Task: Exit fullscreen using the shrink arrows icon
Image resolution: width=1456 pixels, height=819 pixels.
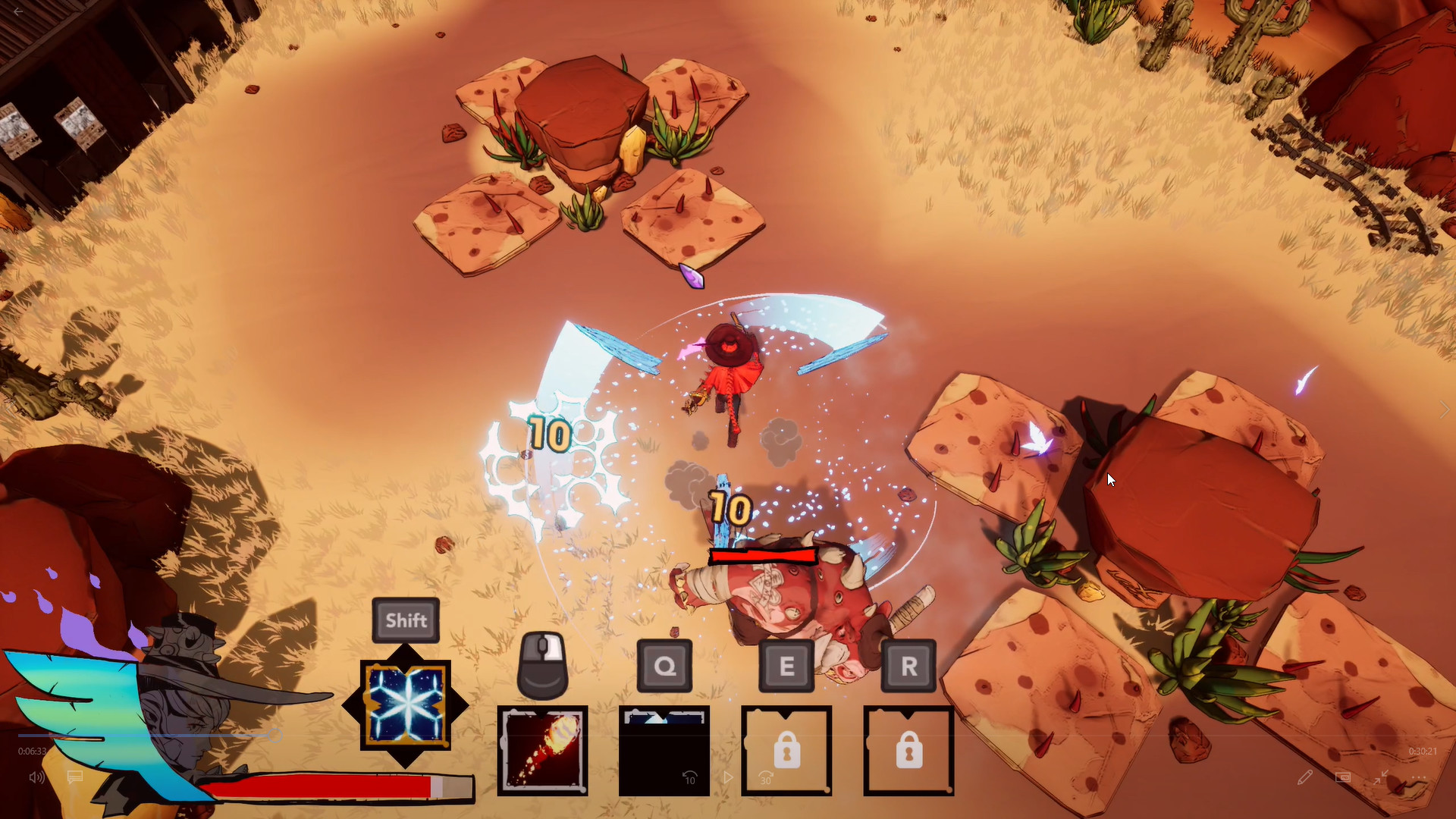Action: coord(1381,777)
